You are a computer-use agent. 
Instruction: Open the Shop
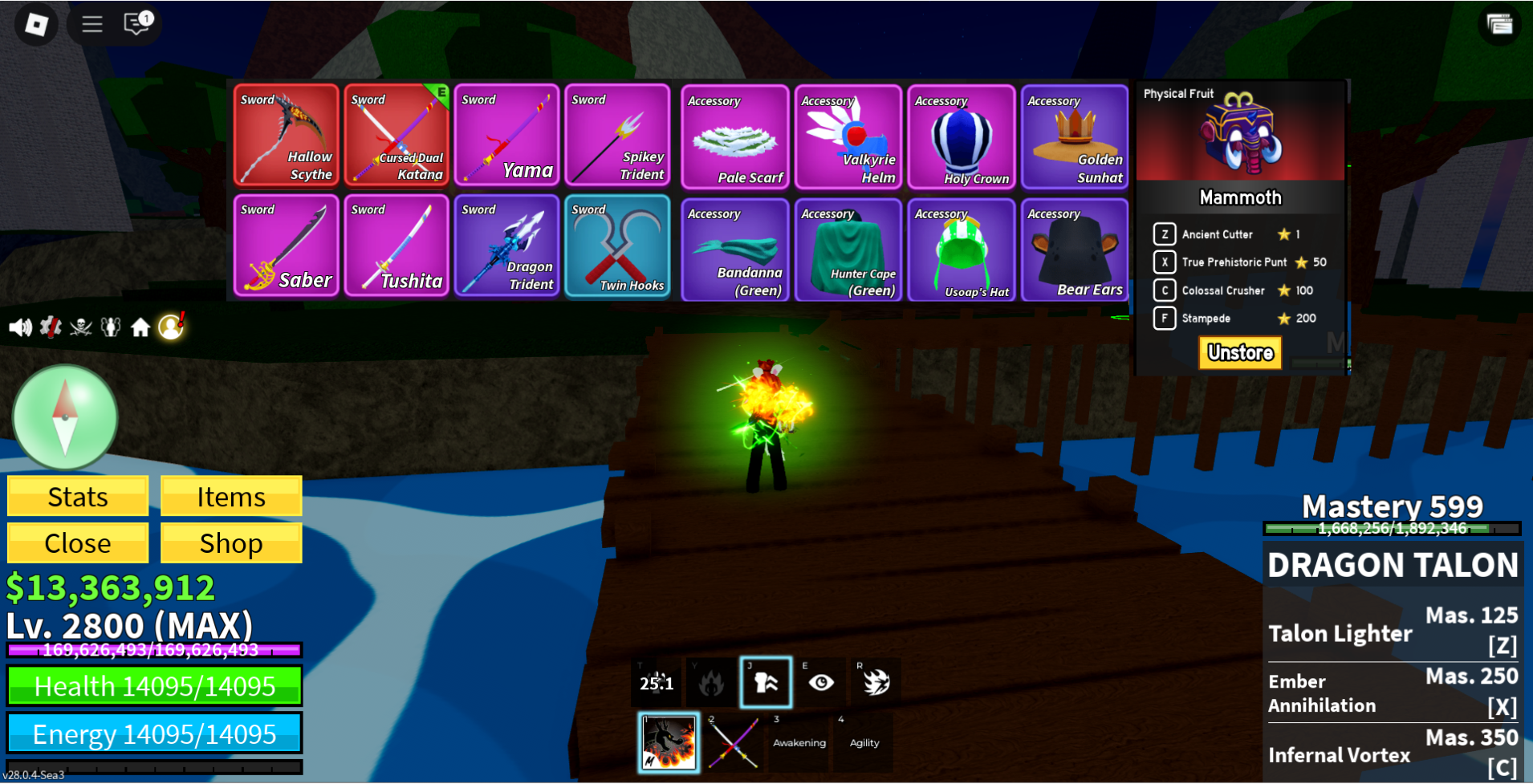[231, 543]
